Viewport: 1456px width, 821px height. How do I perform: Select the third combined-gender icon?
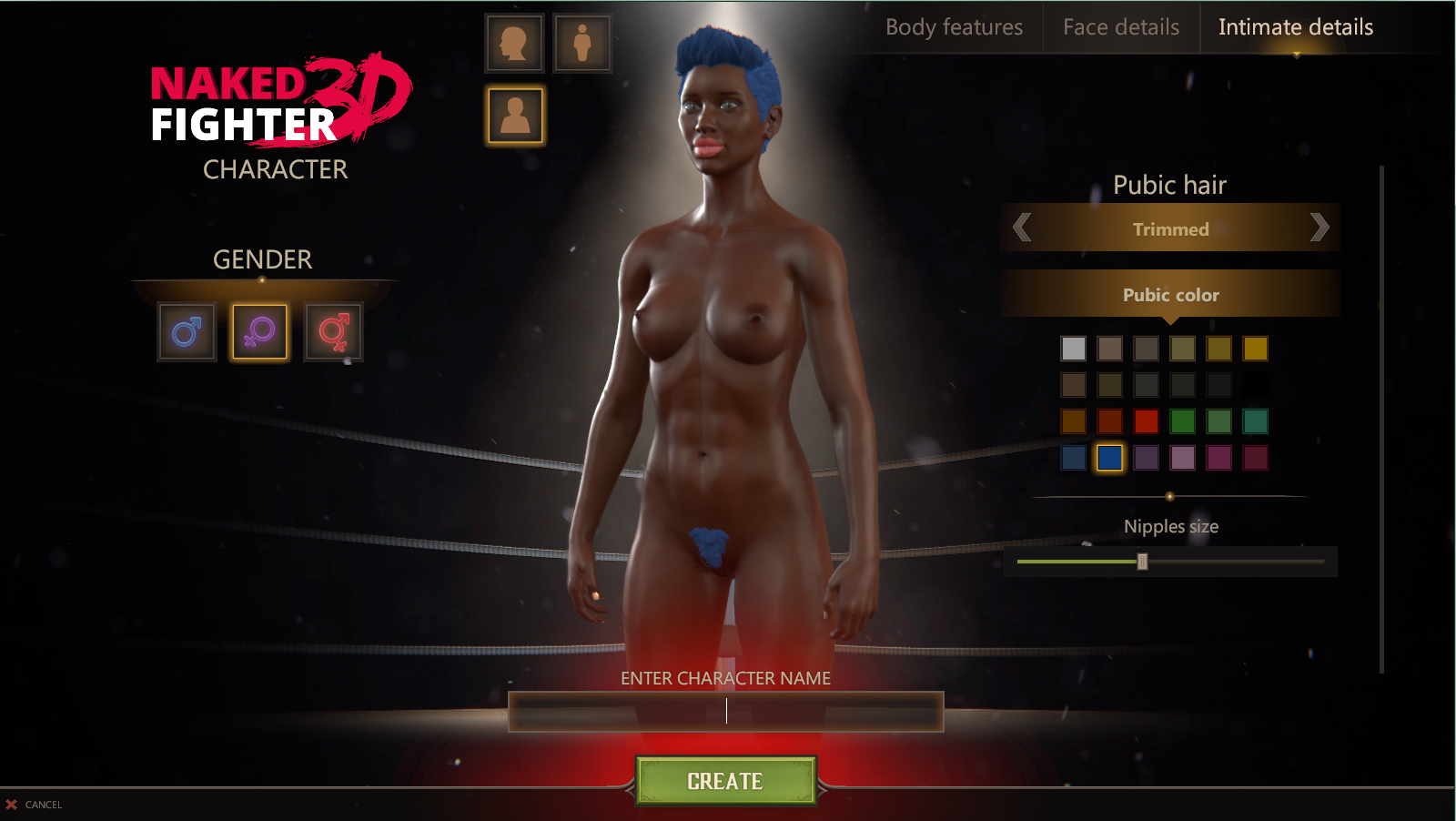(333, 332)
